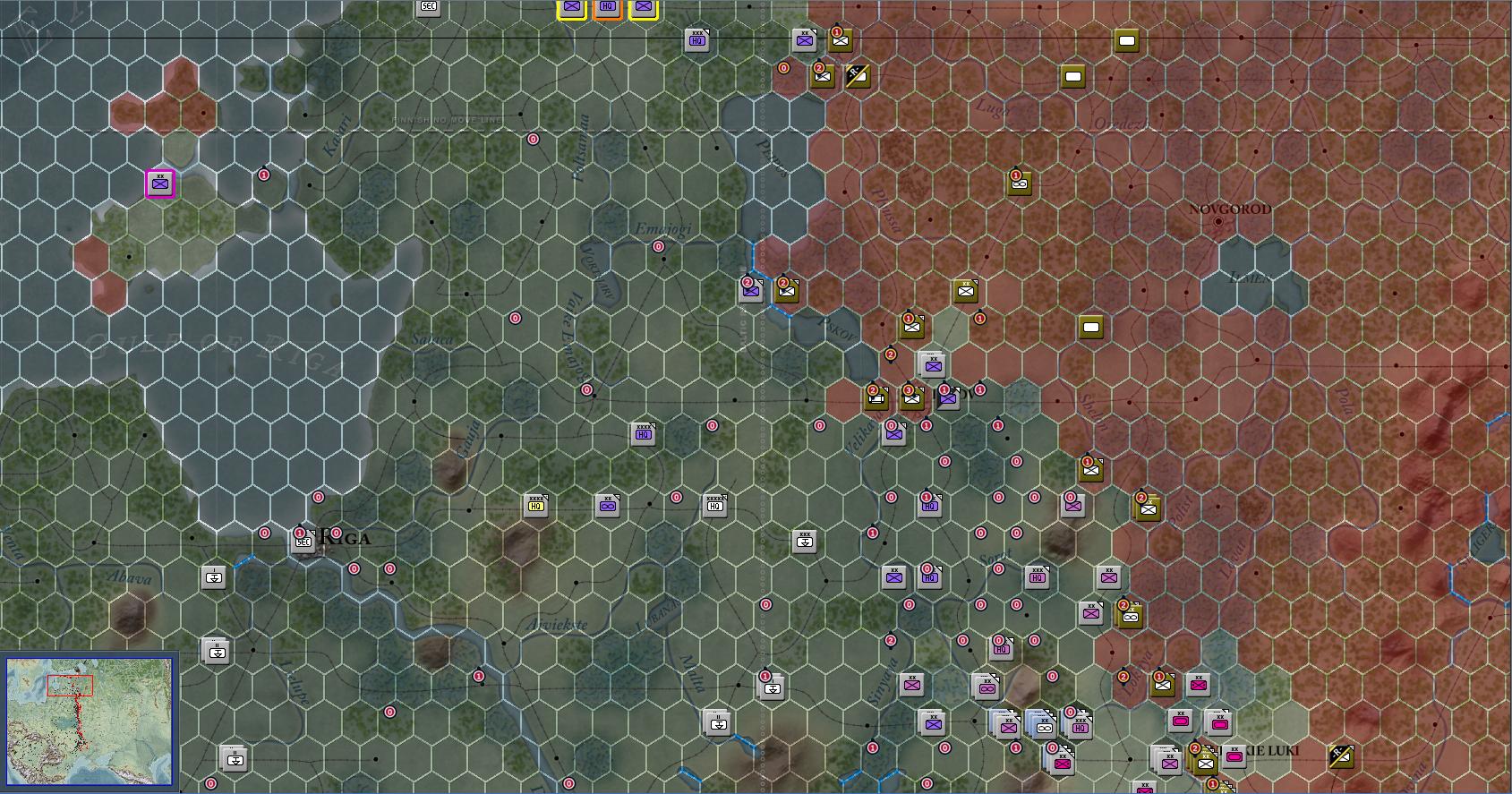1512x794 pixels.
Task: Select the -R- partisan counter east of Velikie Luki
Action: [x=1339, y=757]
